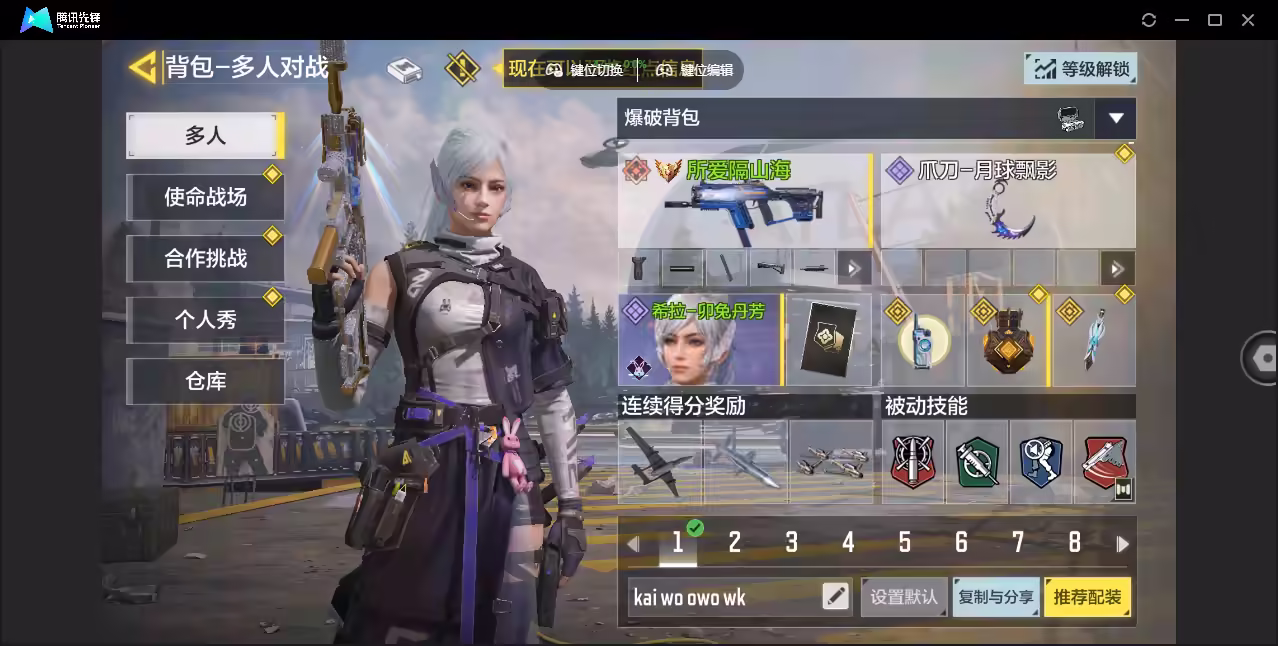Open 复制与分享 options
The width and height of the screenshot is (1278, 646).
pyautogui.click(x=995, y=597)
